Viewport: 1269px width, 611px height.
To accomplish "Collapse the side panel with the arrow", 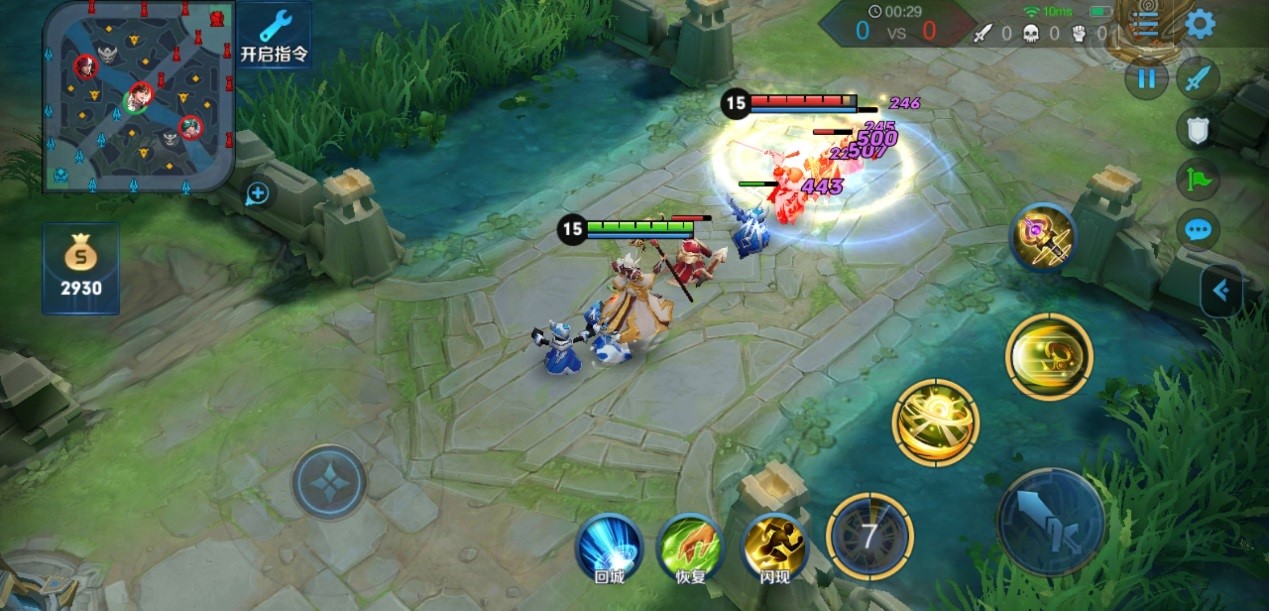I will [1221, 291].
